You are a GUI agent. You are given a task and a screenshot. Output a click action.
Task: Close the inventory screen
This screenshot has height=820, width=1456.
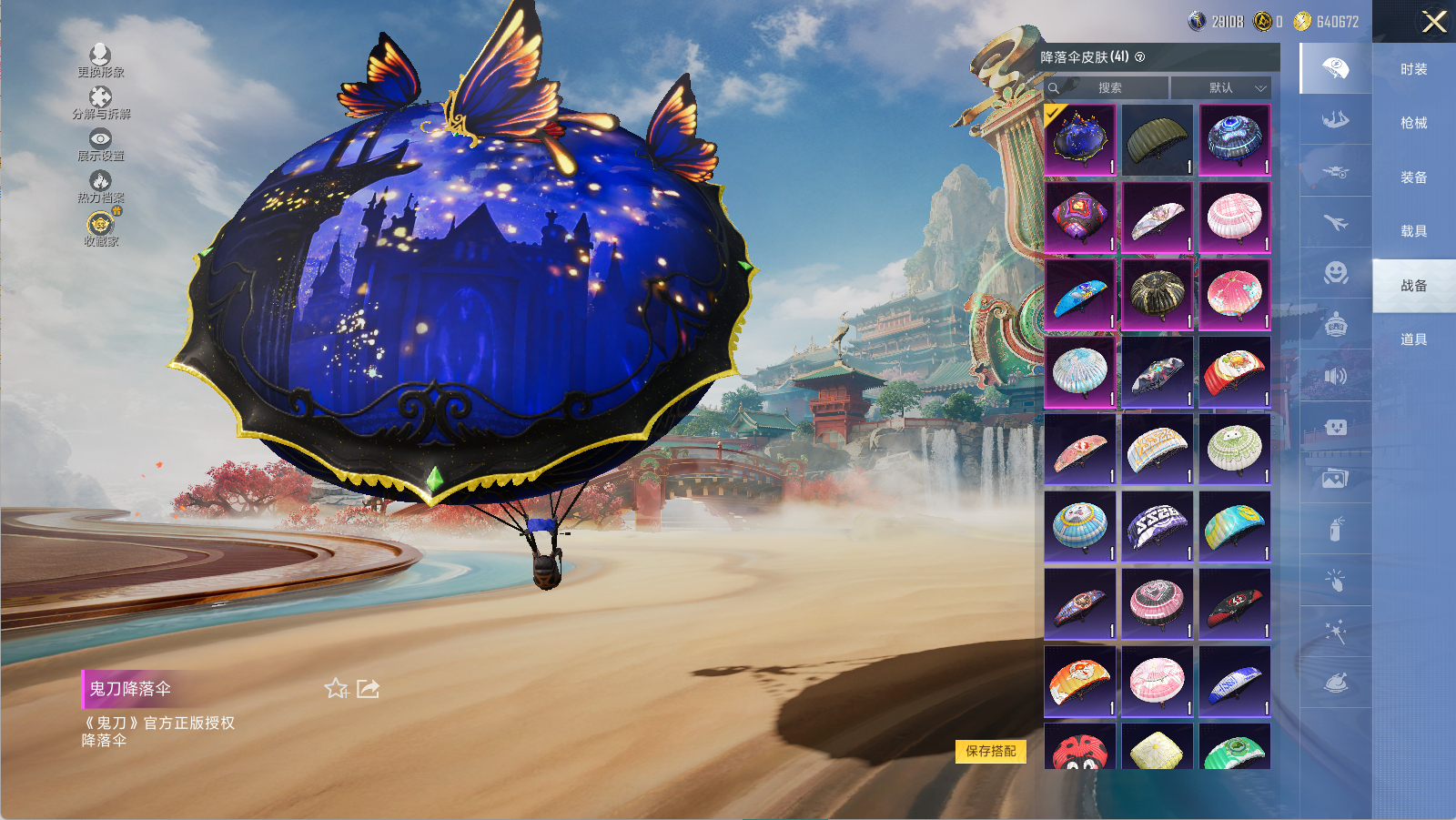[1433, 22]
